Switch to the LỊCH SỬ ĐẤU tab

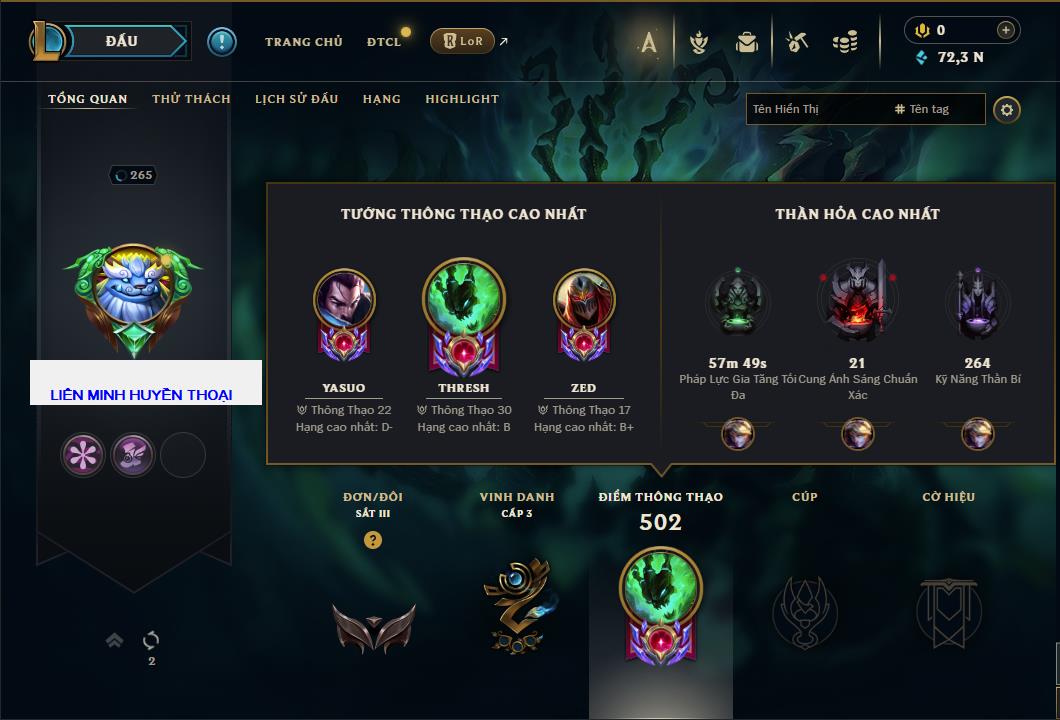296,99
